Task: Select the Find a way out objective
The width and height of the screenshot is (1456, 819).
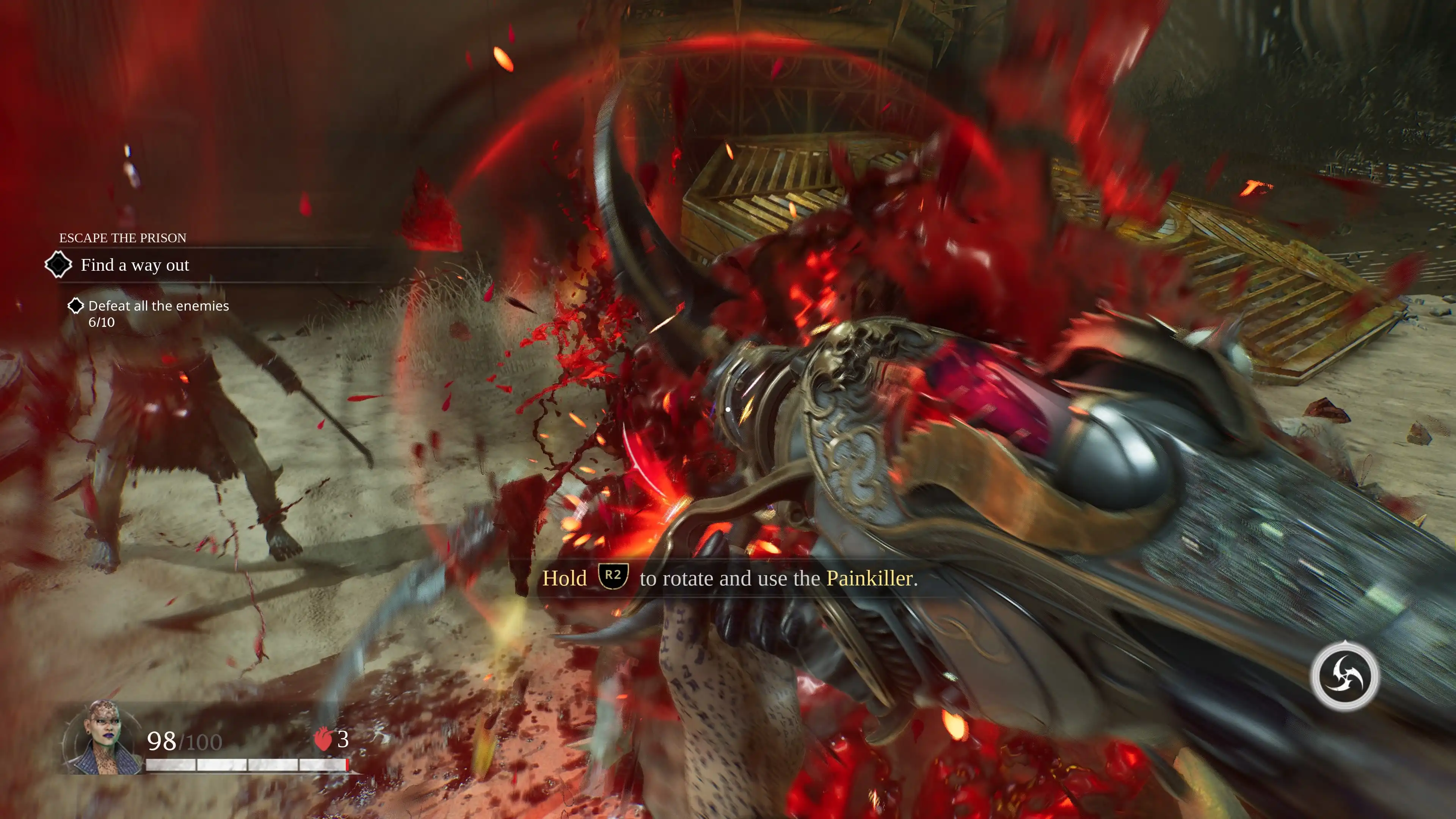Action: [135, 265]
